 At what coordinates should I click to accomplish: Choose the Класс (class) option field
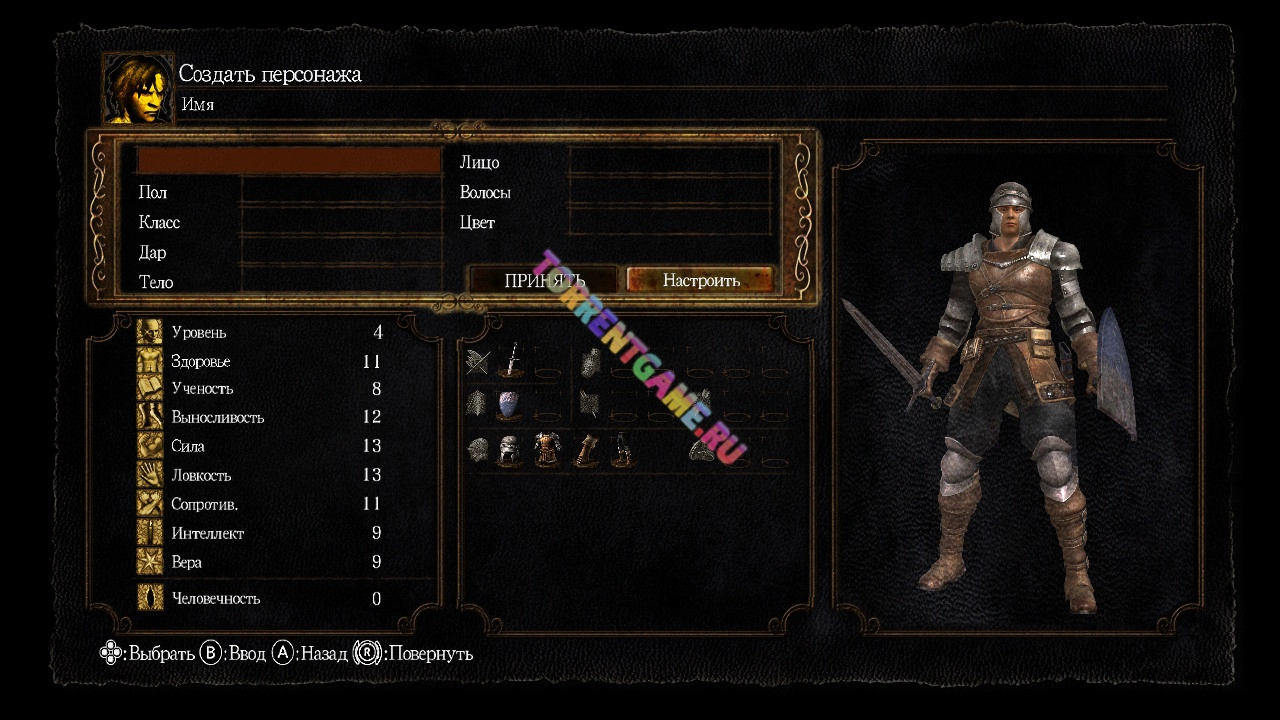click(341, 222)
